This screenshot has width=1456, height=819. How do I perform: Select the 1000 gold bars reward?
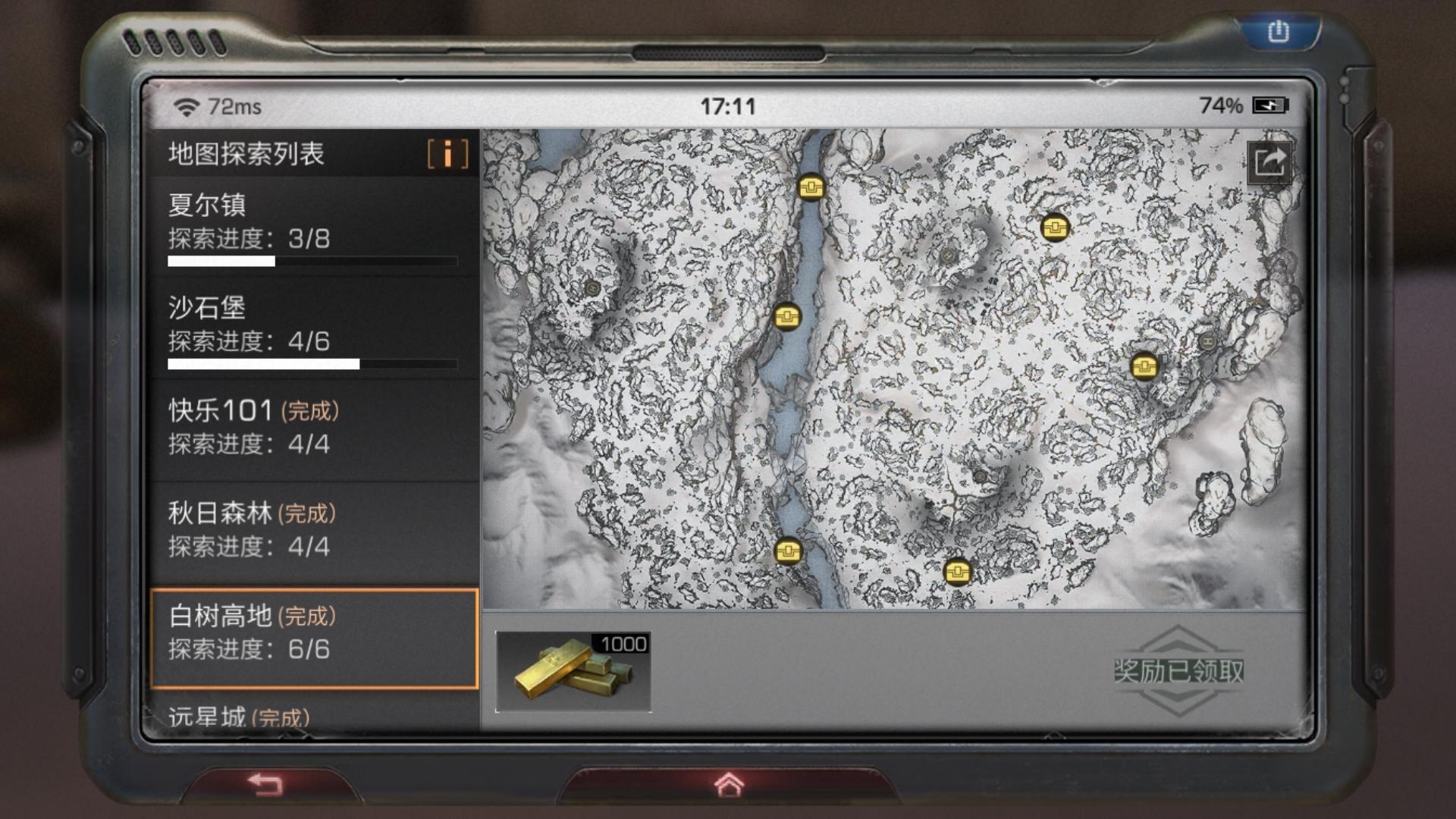(x=573, y=672)
